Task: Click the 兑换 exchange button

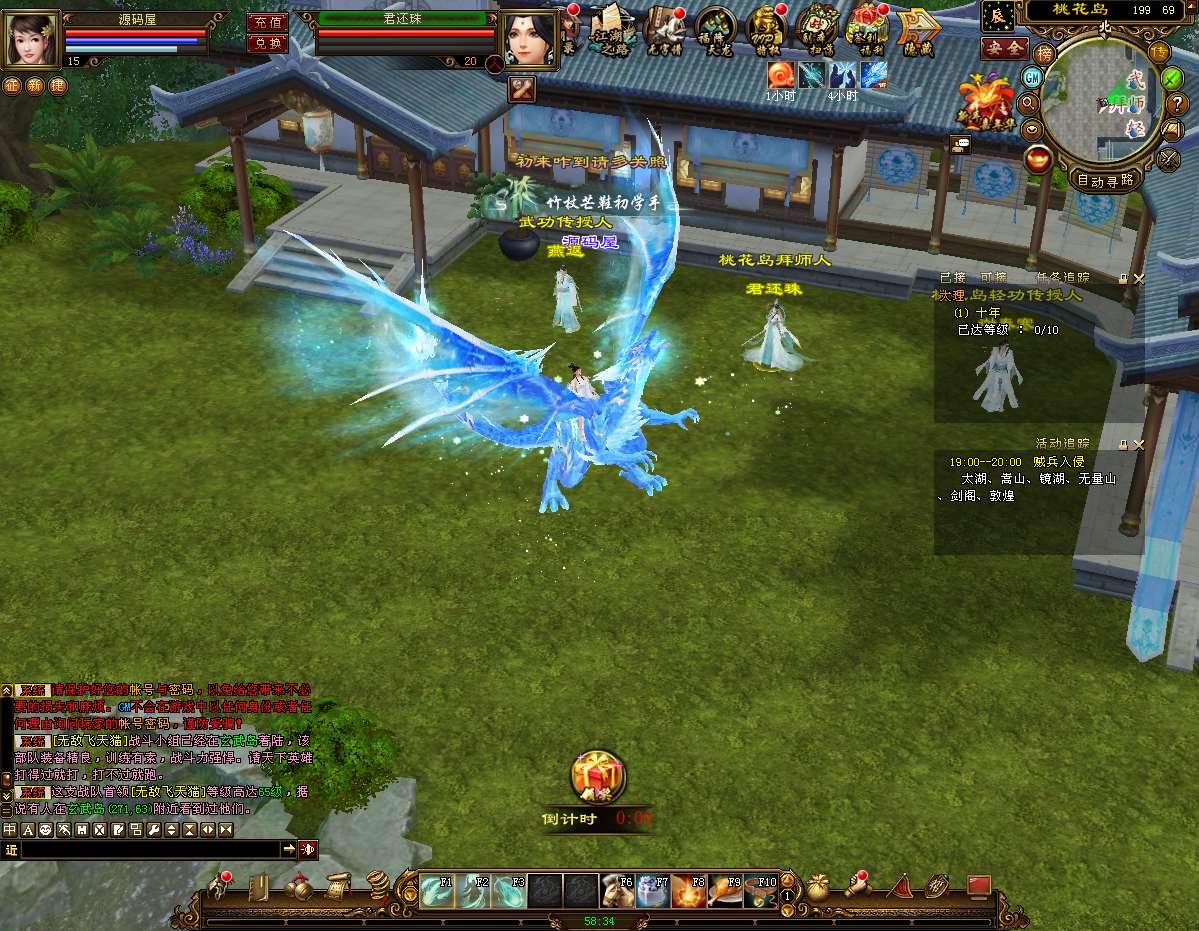Action: point(266,43)
